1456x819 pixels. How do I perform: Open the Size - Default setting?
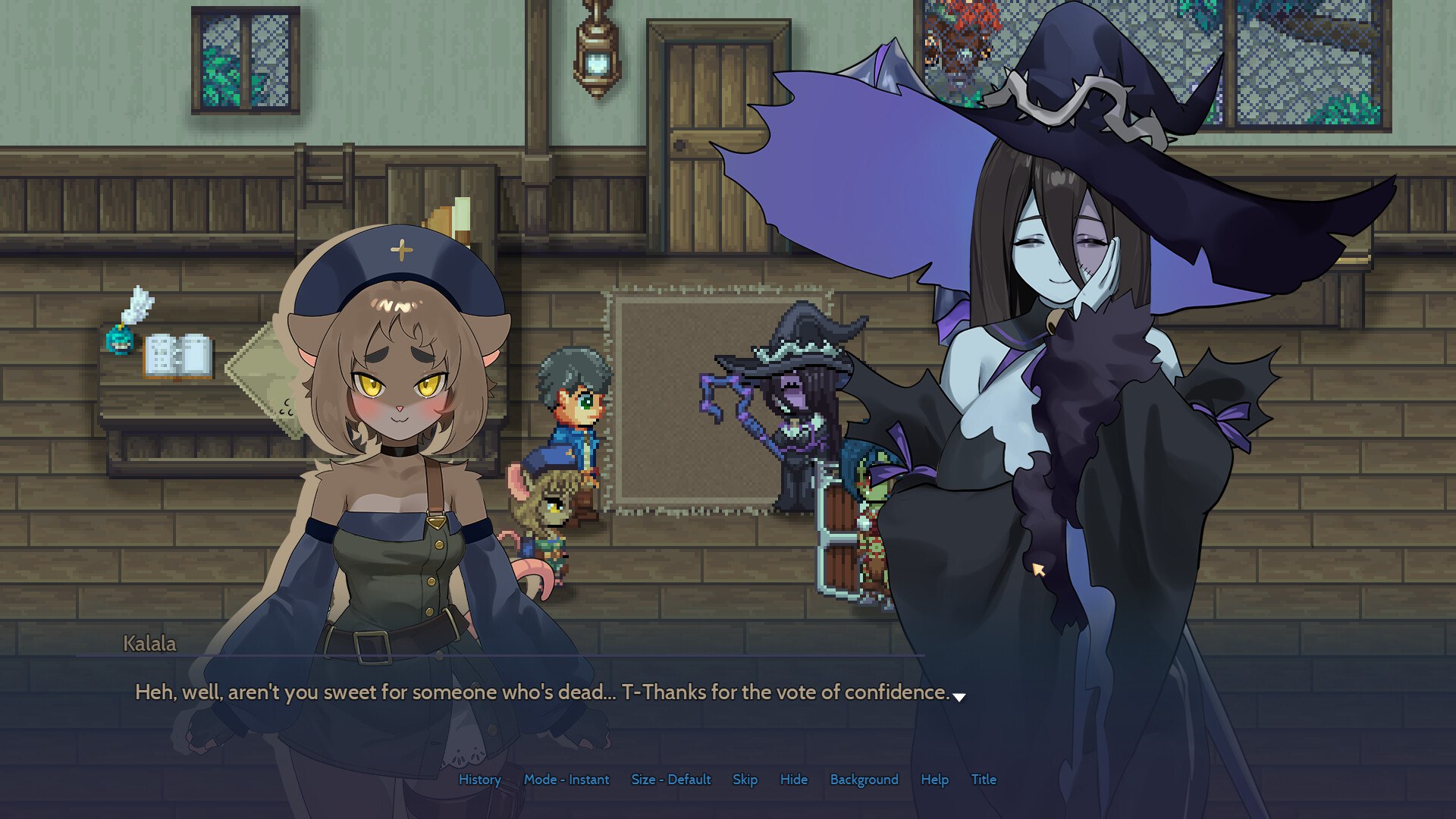(670, 780)
